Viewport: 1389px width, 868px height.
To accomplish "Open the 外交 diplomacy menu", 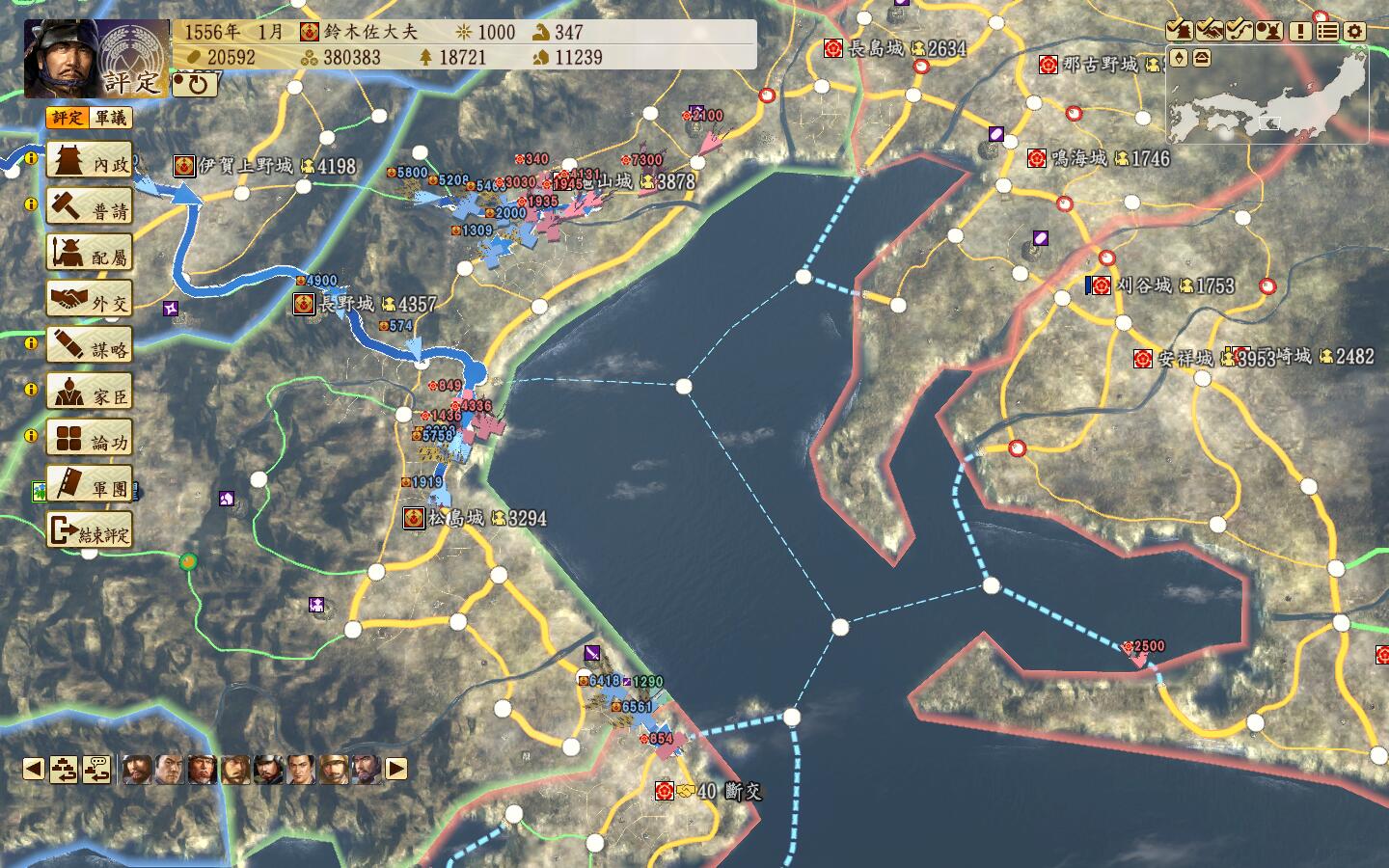I will pyautogui.click(x=90, y=300).
